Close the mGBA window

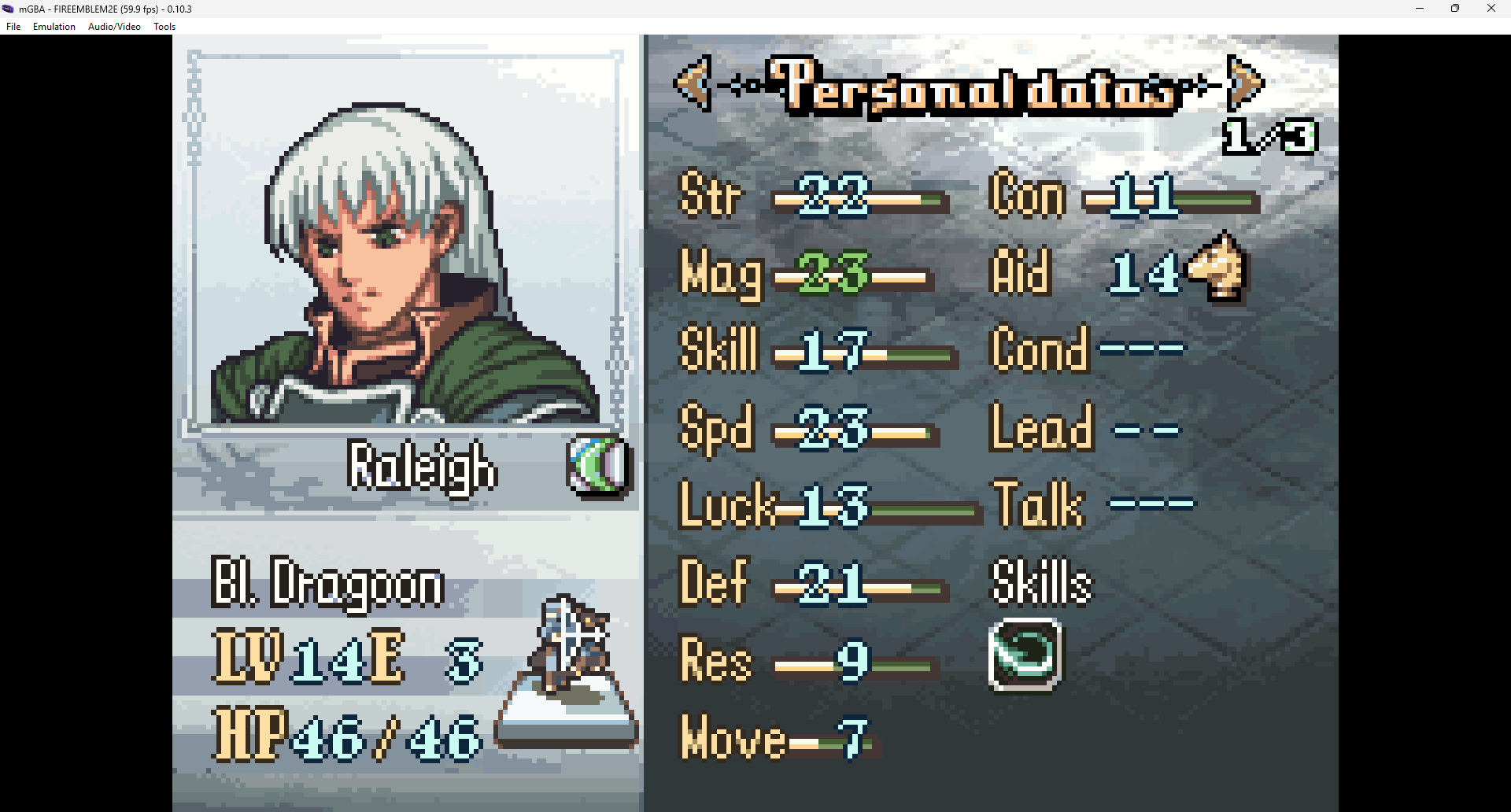pos(1491,9)
